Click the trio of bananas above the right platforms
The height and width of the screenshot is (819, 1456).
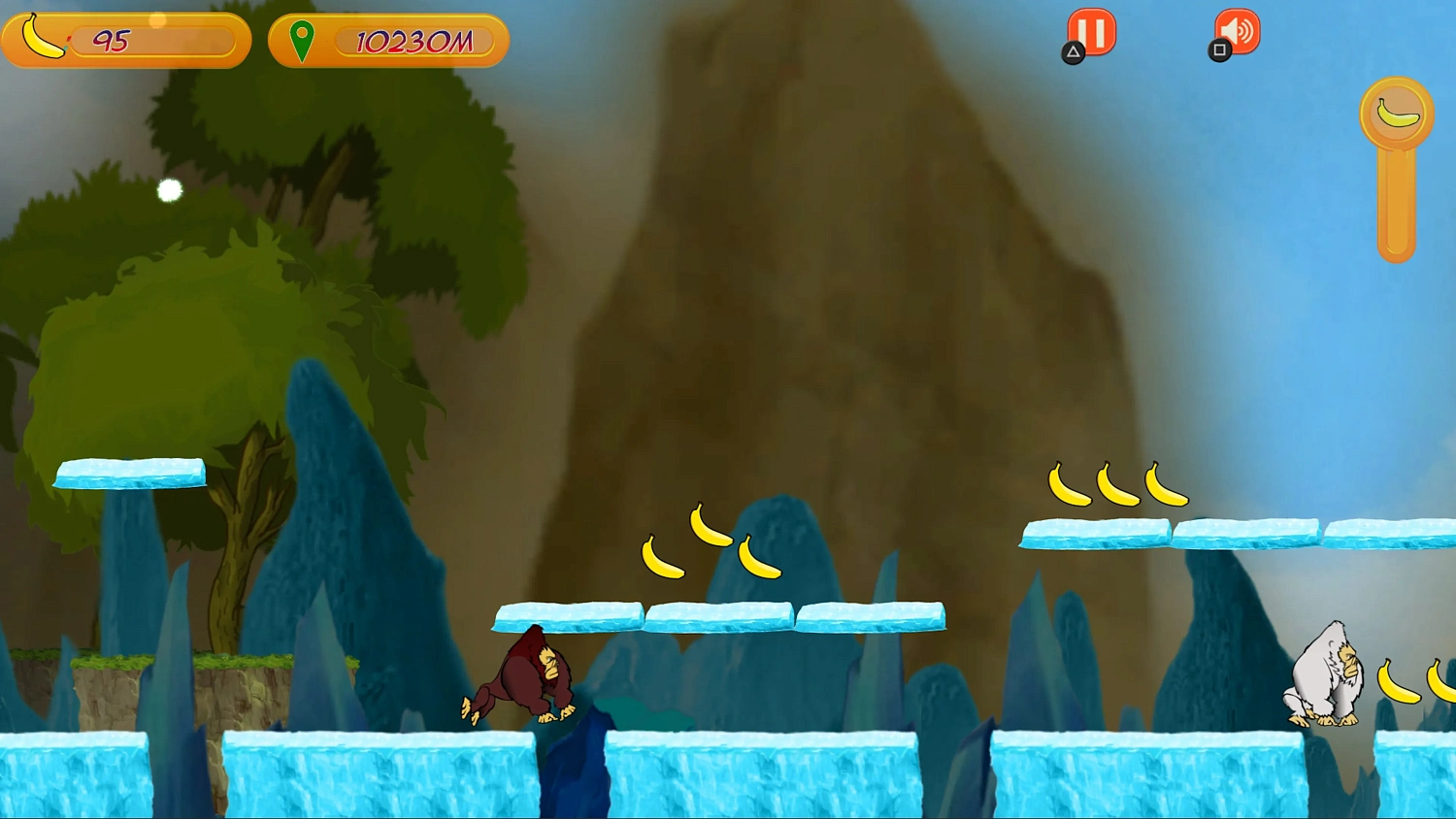click(x=1117, y=485)
